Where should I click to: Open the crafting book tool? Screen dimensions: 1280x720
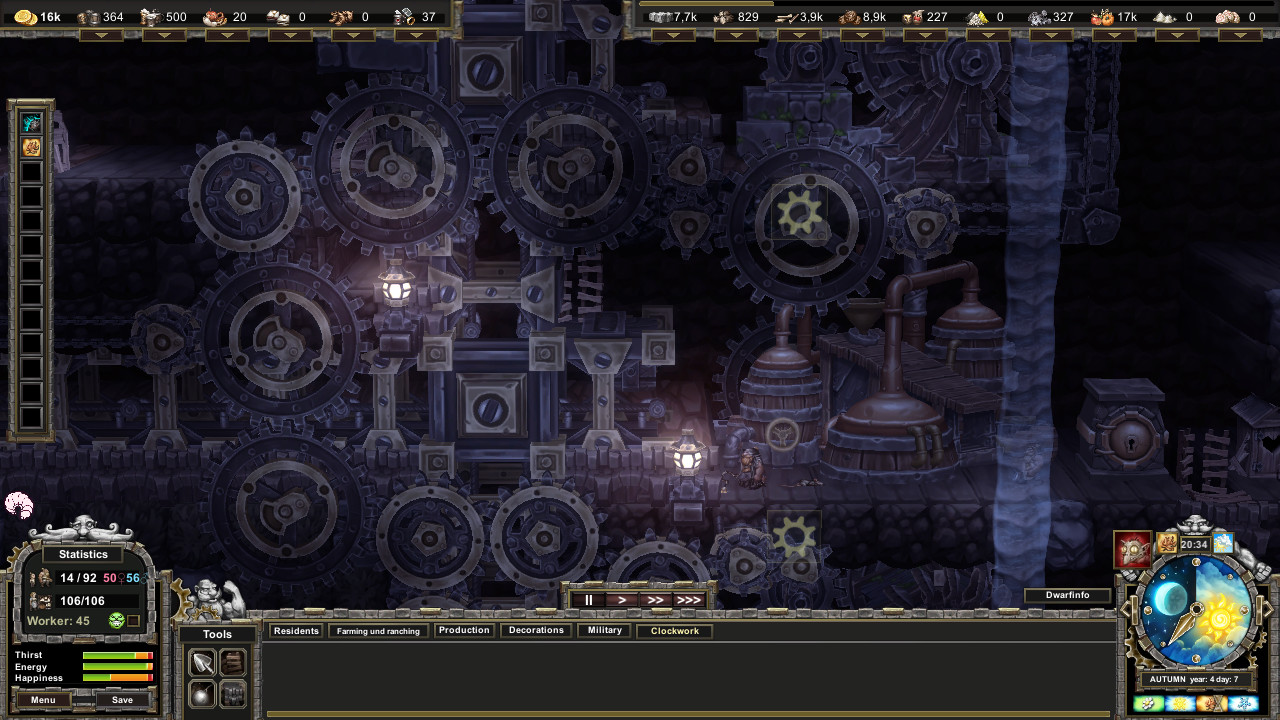233,661
